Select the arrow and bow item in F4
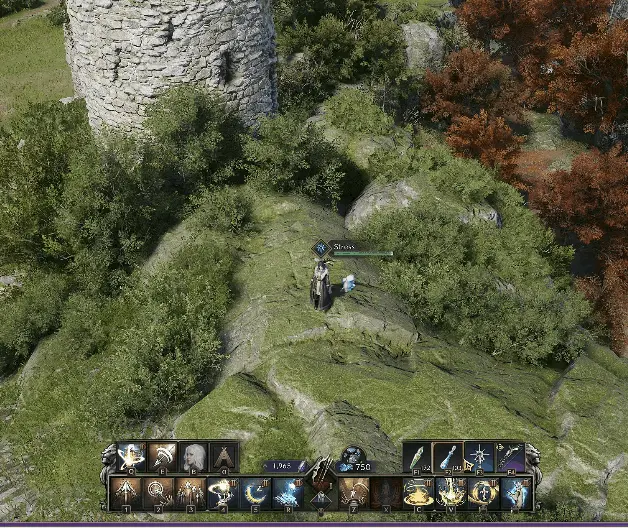This screenshot has height=528, width=628. tap(510, 458)
